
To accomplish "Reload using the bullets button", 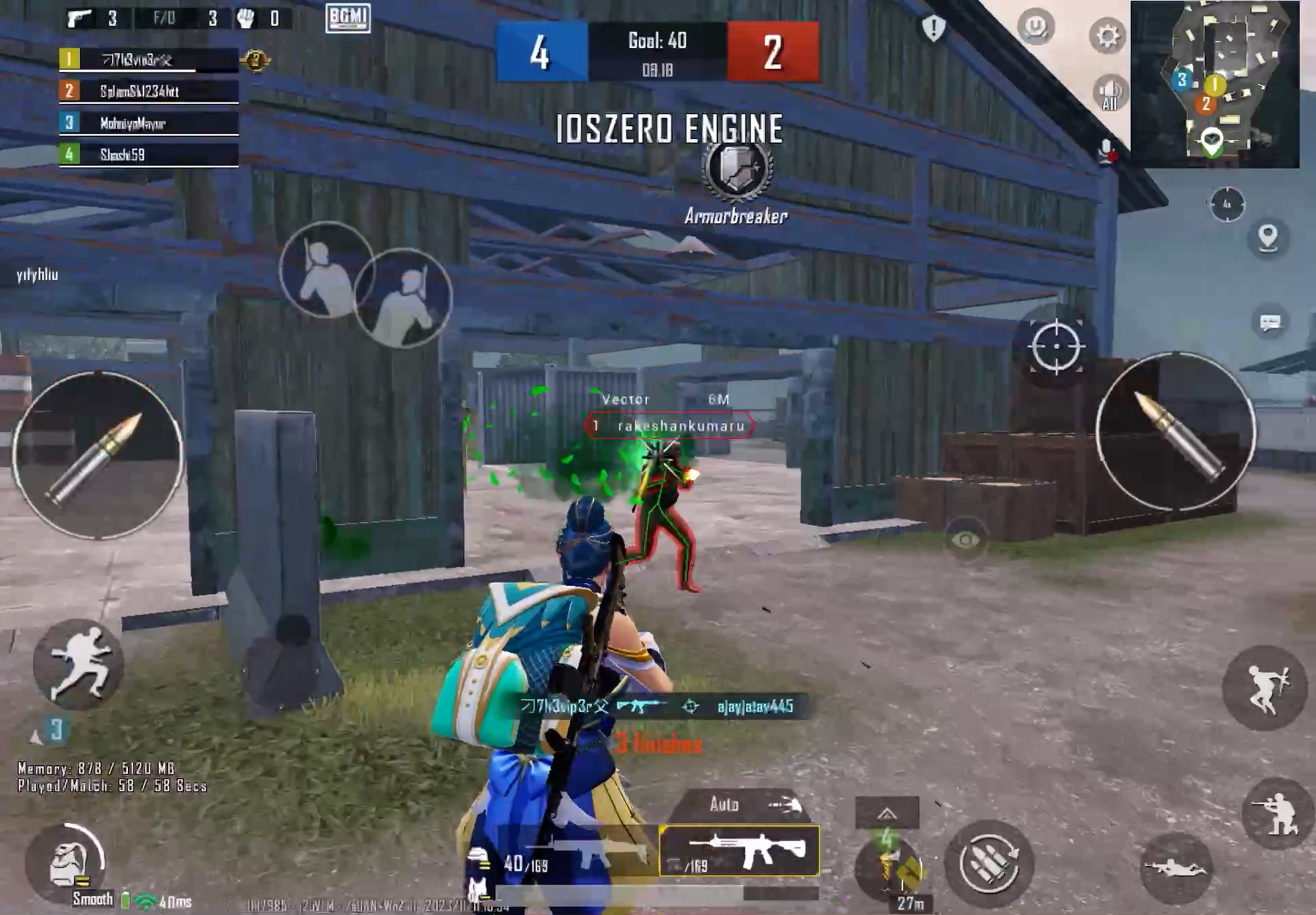I will tap(988, 866).
